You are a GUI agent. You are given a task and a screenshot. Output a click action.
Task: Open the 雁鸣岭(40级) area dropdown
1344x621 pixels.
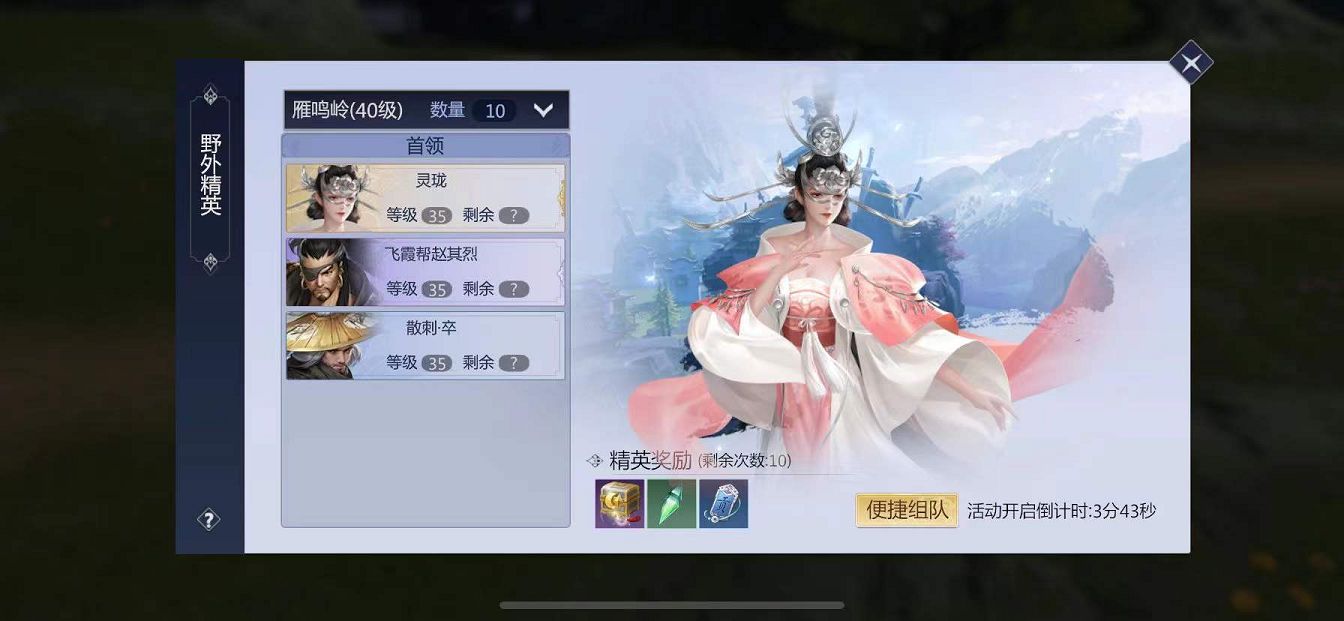543,110
